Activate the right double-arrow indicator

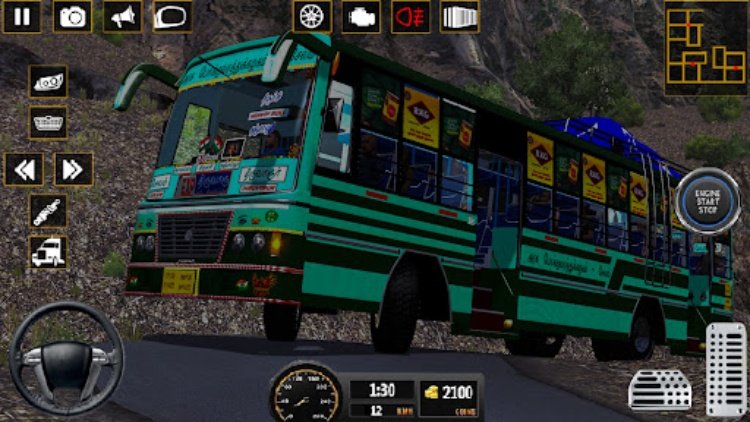[x=73, y=168]
